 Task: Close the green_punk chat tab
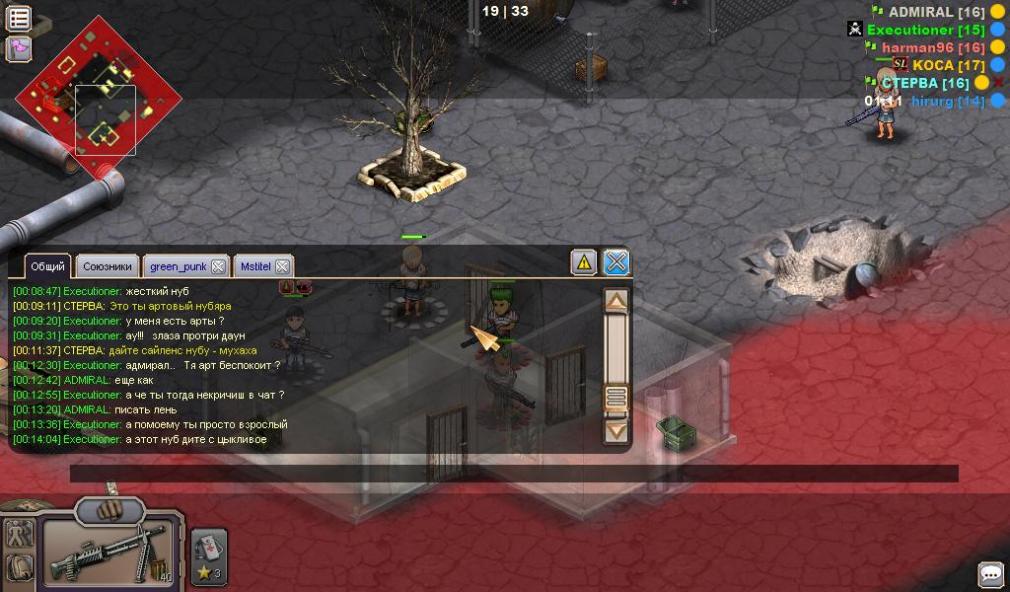[x=218, y=266]
